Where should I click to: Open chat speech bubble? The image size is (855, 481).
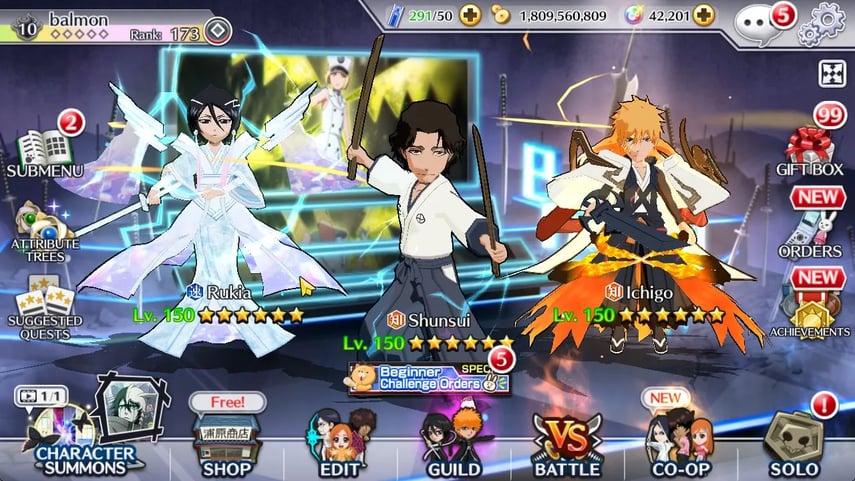[x=757, y=20]
